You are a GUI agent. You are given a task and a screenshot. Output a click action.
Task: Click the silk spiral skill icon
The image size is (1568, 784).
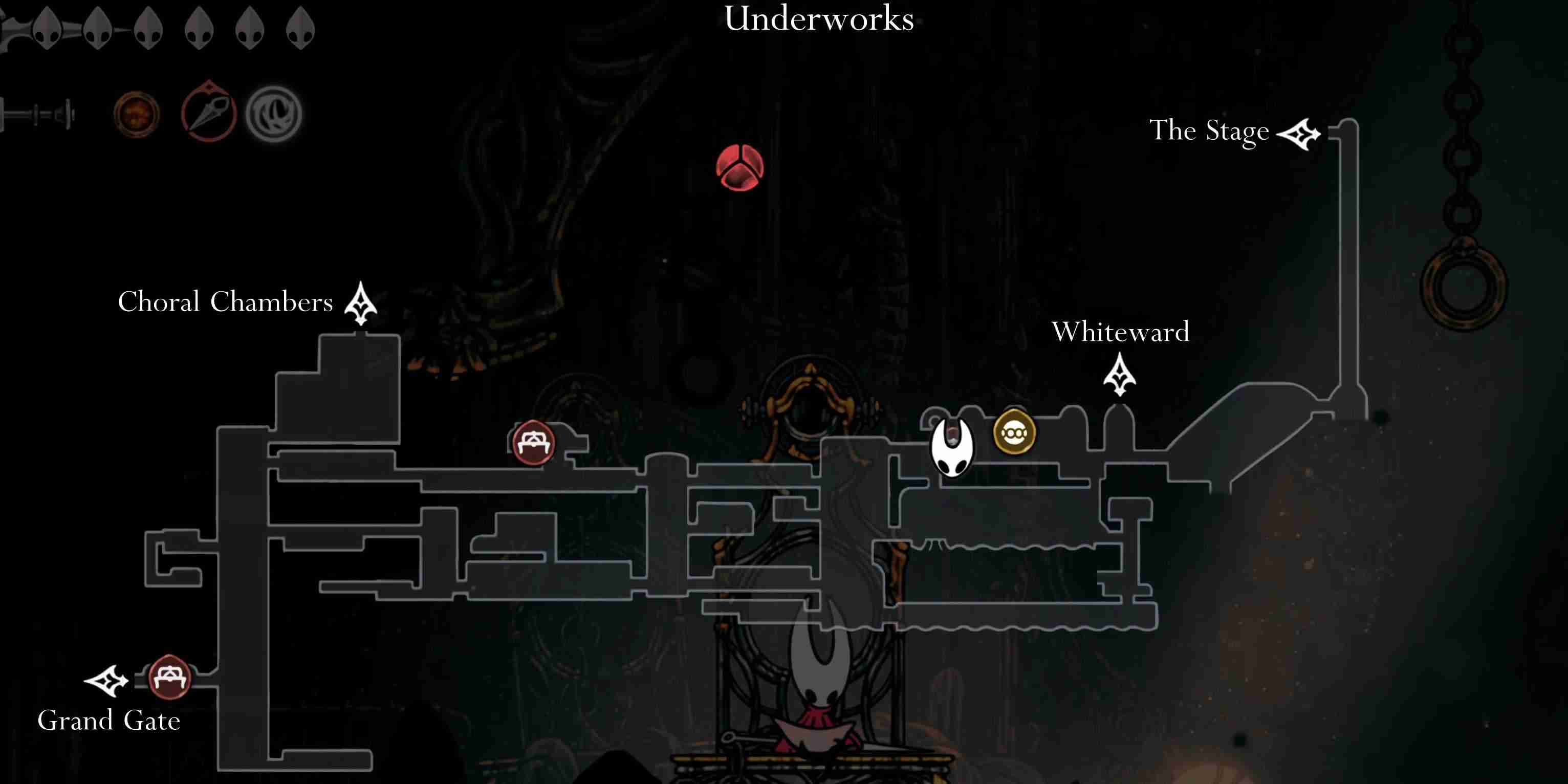click(274, 114)
